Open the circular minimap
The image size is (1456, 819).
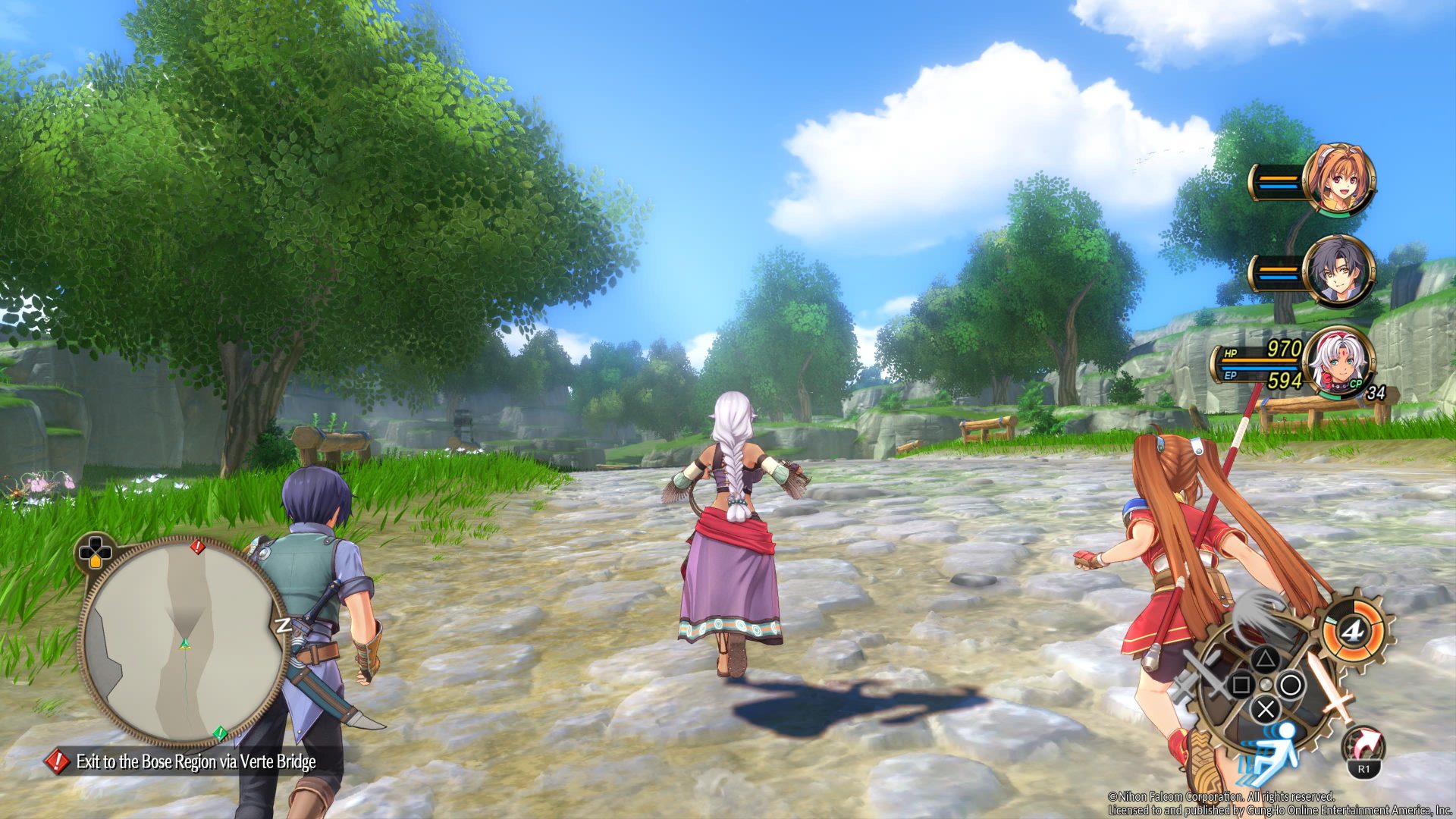184,641
